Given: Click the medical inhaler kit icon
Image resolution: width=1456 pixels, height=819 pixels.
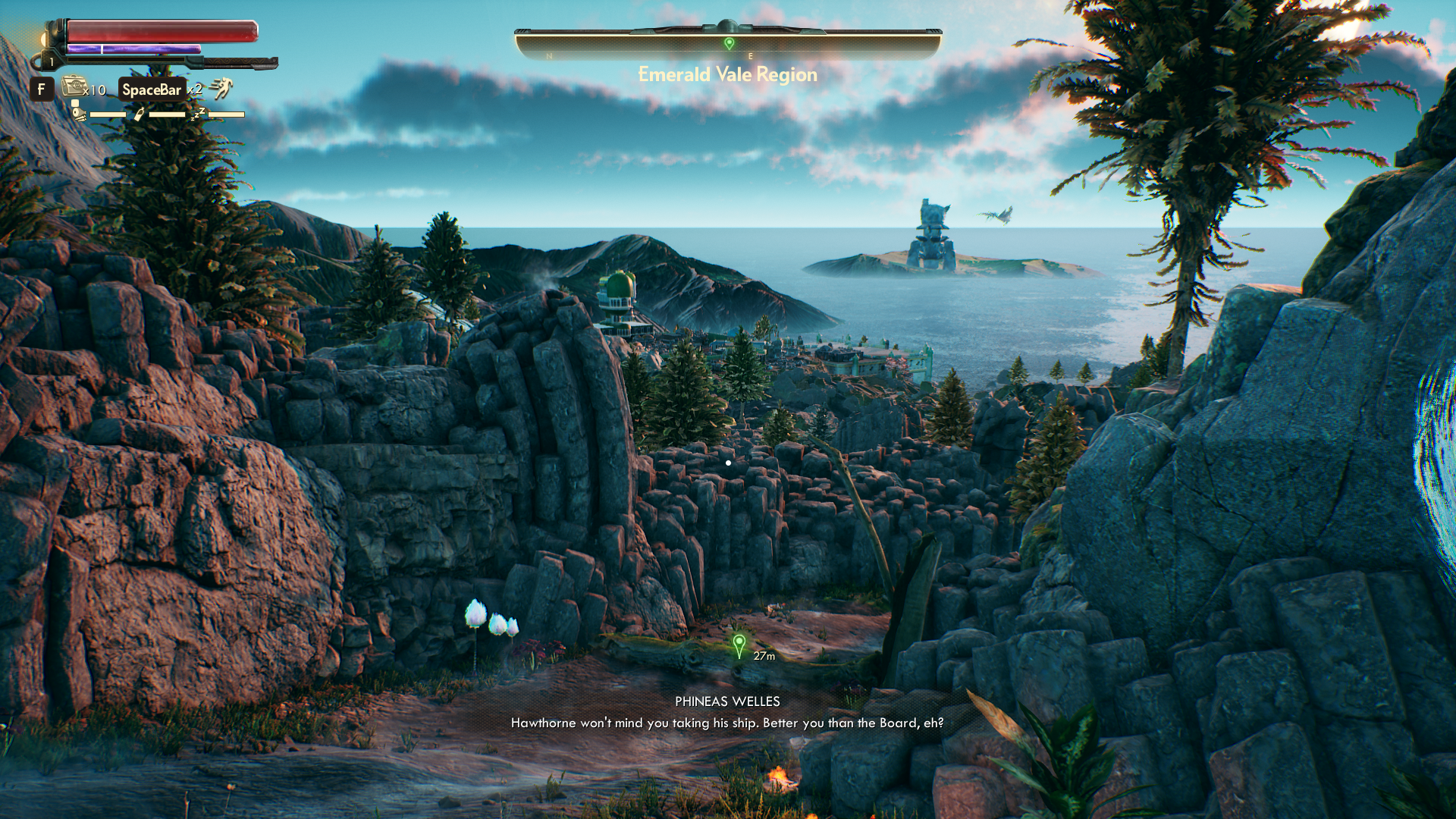Looking at the screenshot, I should 74,86.
